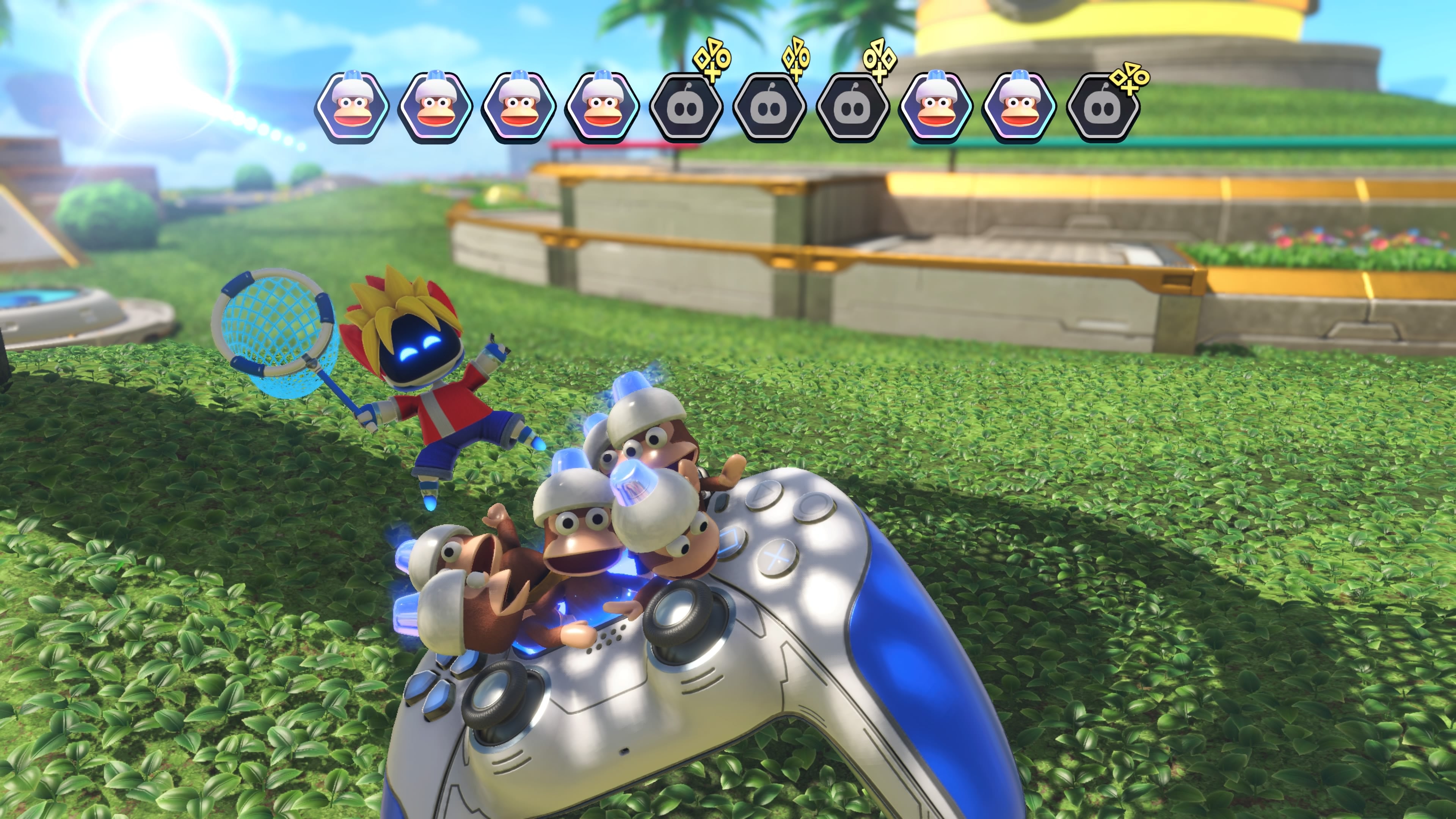Select the leftmost rescued monkey icon
Screen dimensions: 1456x819
(352, 107)
